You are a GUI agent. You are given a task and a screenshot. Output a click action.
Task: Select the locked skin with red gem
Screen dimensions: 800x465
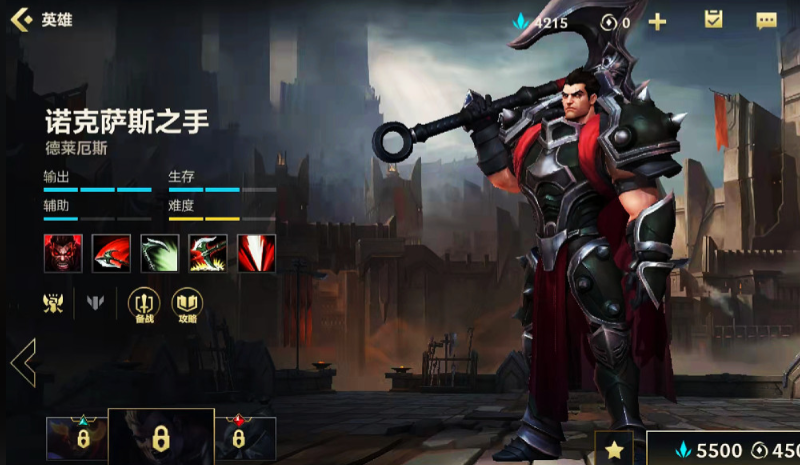[244, 438]
